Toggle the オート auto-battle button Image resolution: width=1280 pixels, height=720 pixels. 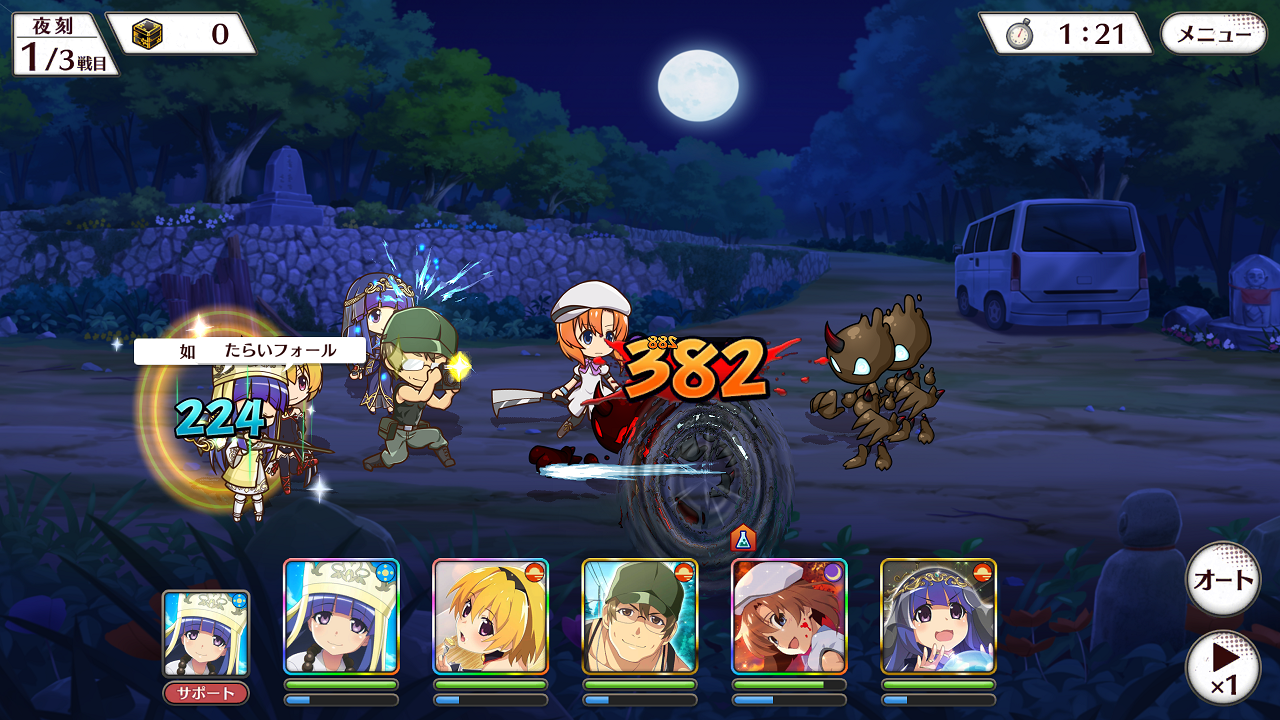pos(1222,579)
